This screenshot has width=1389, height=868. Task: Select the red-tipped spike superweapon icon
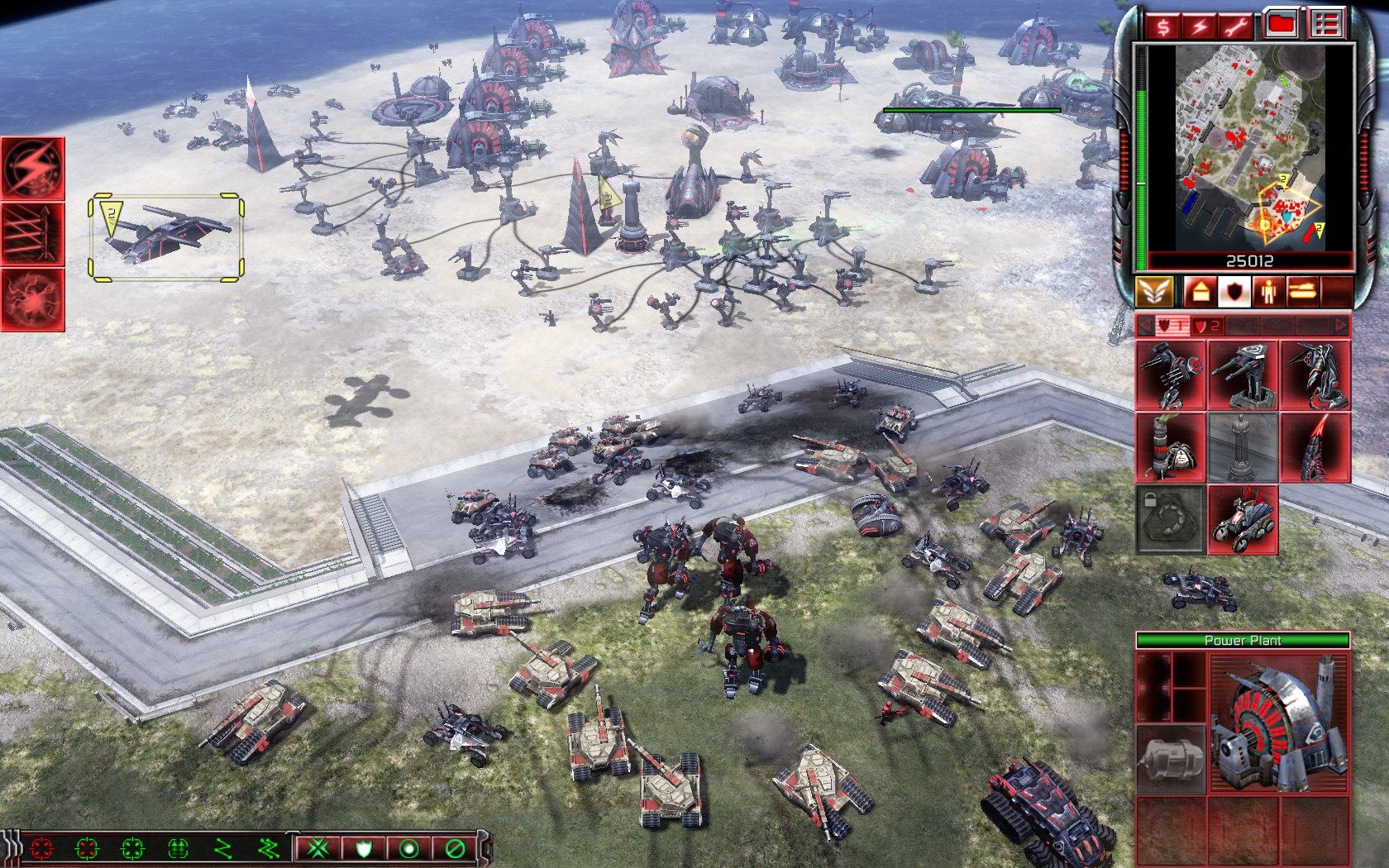1315,448
